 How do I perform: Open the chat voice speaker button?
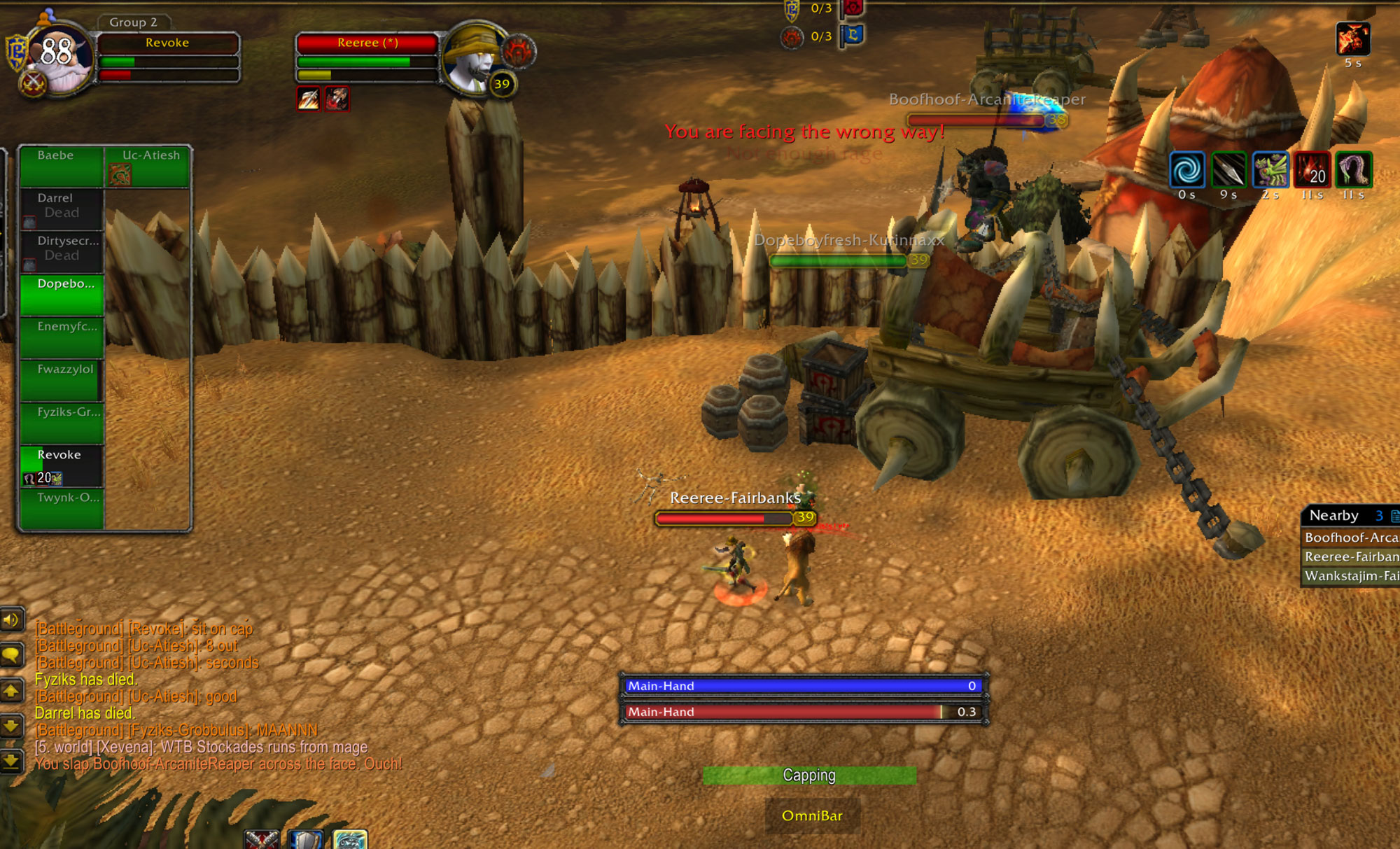[11, 619]
